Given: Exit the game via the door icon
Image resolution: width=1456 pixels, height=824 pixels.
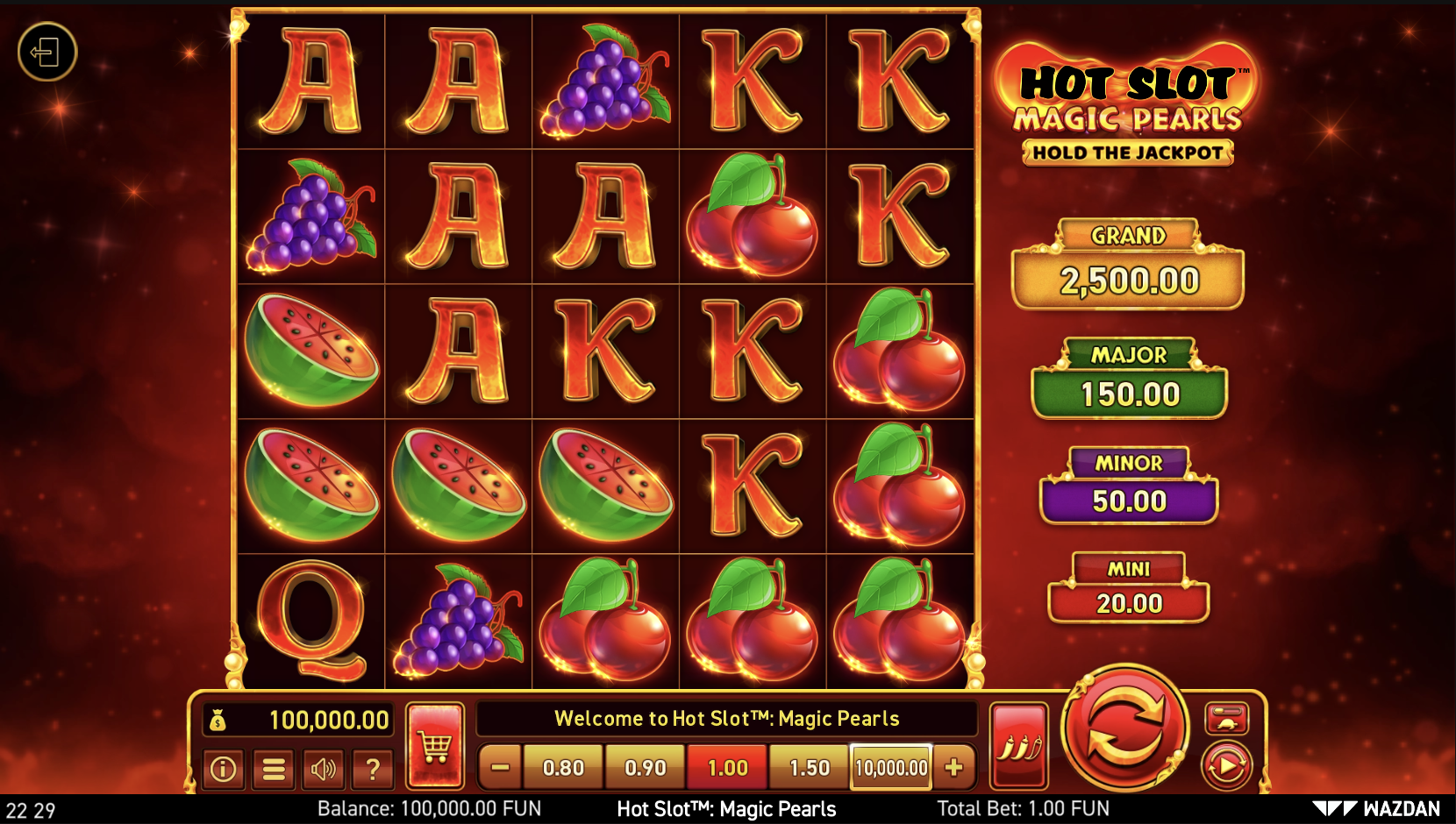Looking at the screenshot, I should click(x=47, y=53).
